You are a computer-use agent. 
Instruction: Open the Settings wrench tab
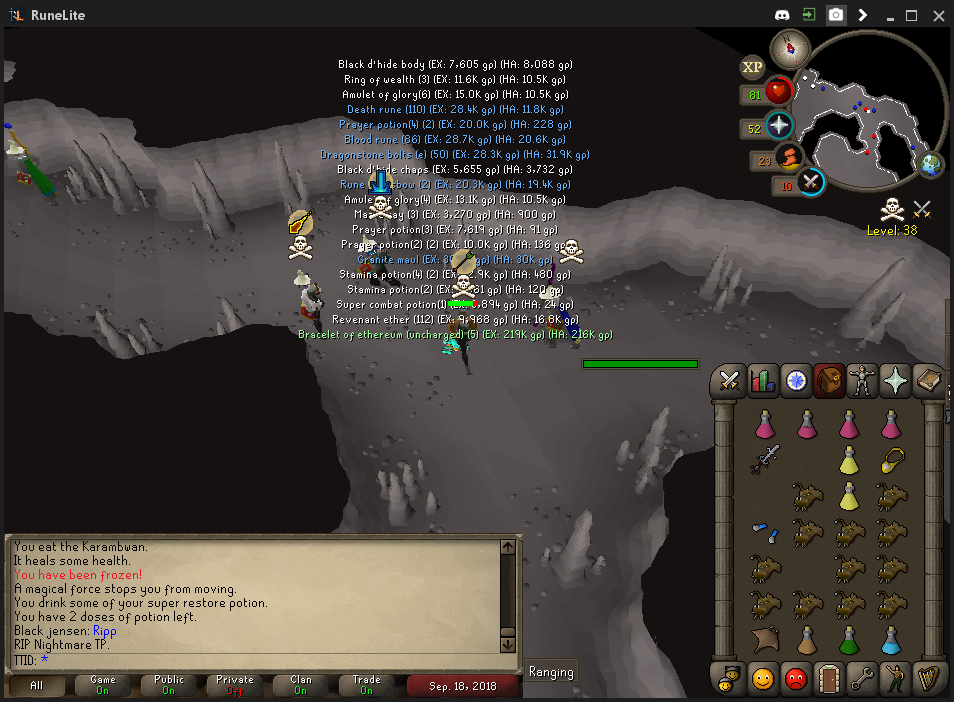pyautogui.click(x=861, y=679)
